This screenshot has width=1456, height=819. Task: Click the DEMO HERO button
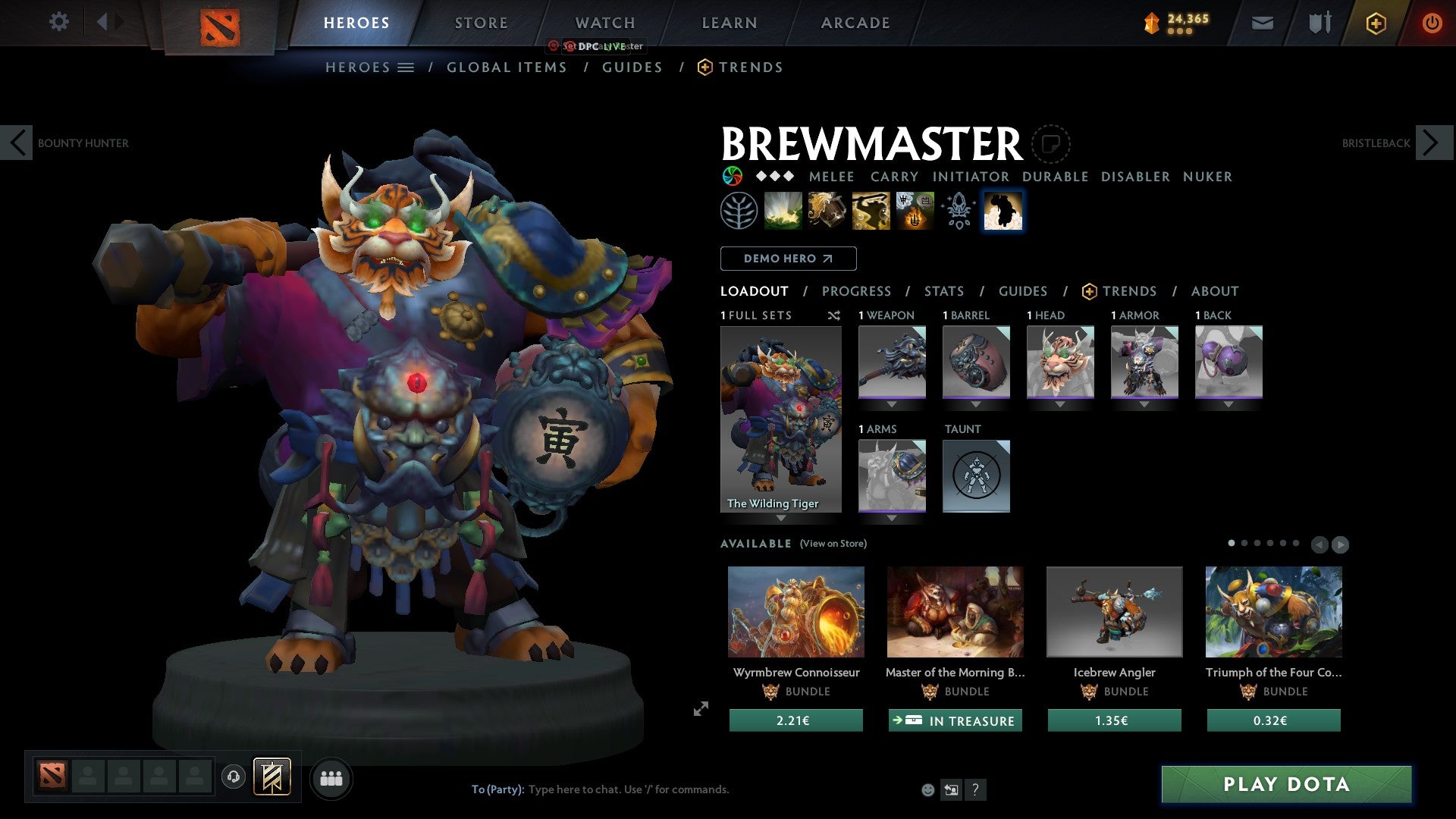[x=788, y=259]
